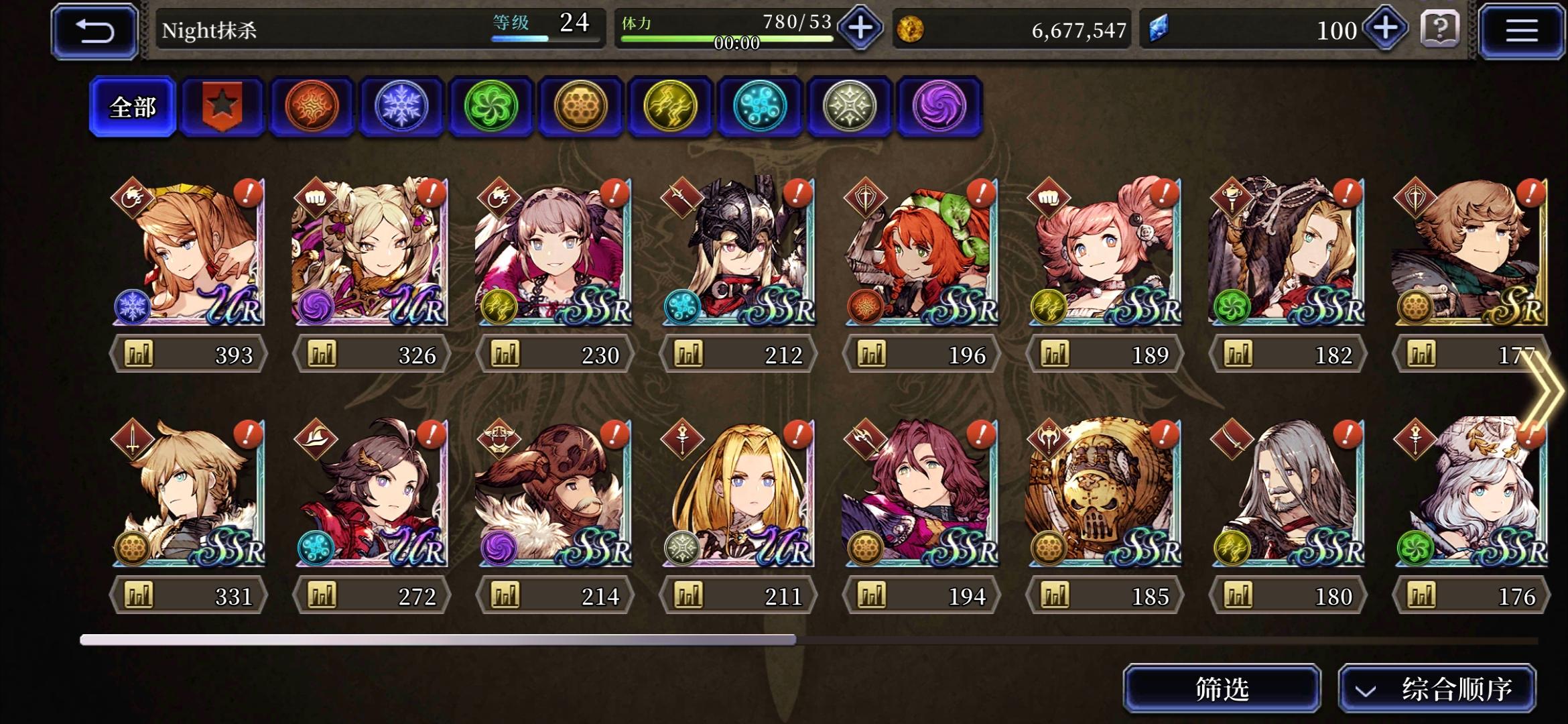Viewport: 1568px width, 724px height.
Task: Select the dark element filter icon
Action: (x=938, y=107)
